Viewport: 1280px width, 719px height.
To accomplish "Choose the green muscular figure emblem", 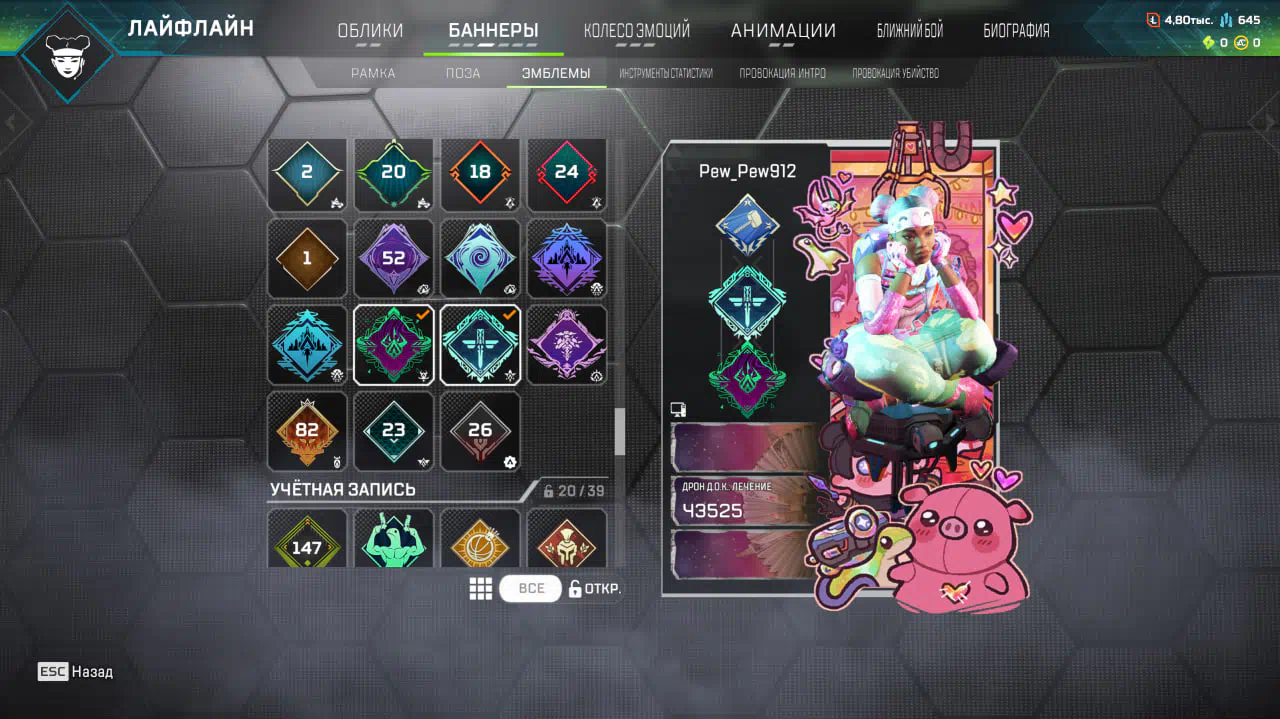I will point(393,540).
